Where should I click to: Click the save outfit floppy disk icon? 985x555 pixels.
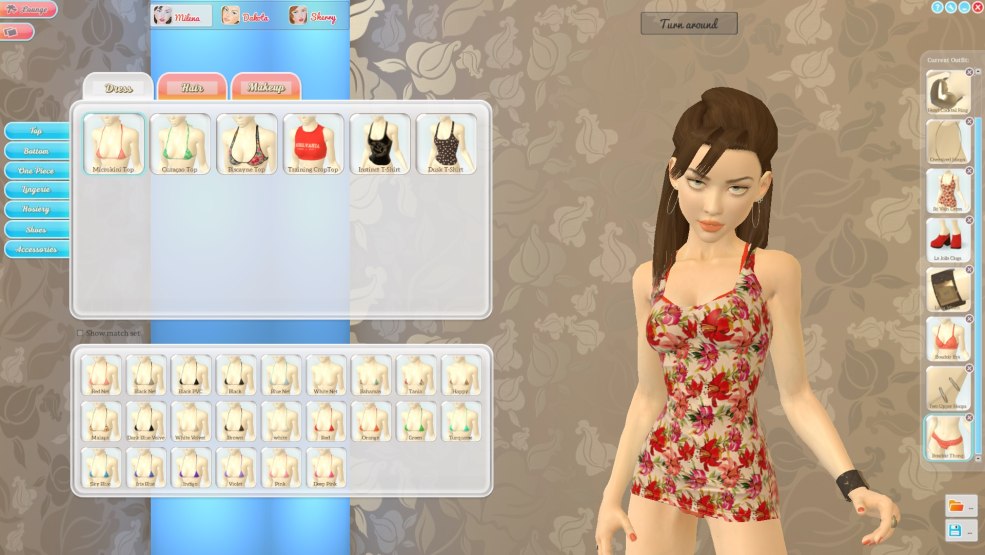pos(956,530)
